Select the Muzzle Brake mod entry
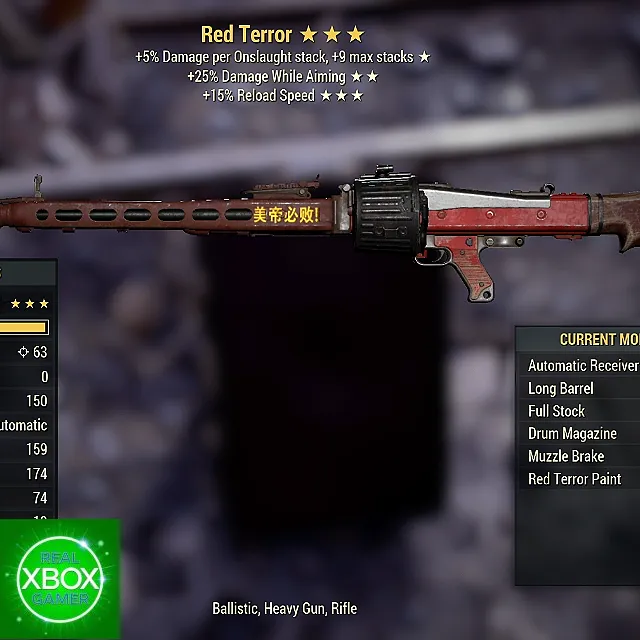Screen dimensions: 640x640 click(566, 456)
